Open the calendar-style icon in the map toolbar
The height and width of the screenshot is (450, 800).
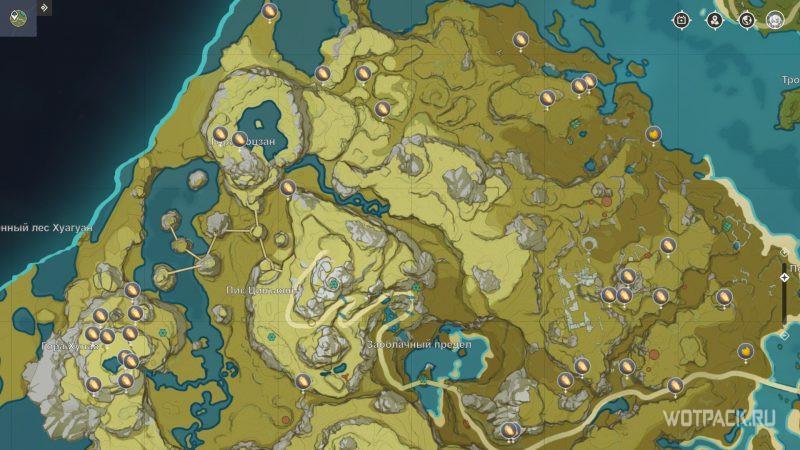[683, 20]
